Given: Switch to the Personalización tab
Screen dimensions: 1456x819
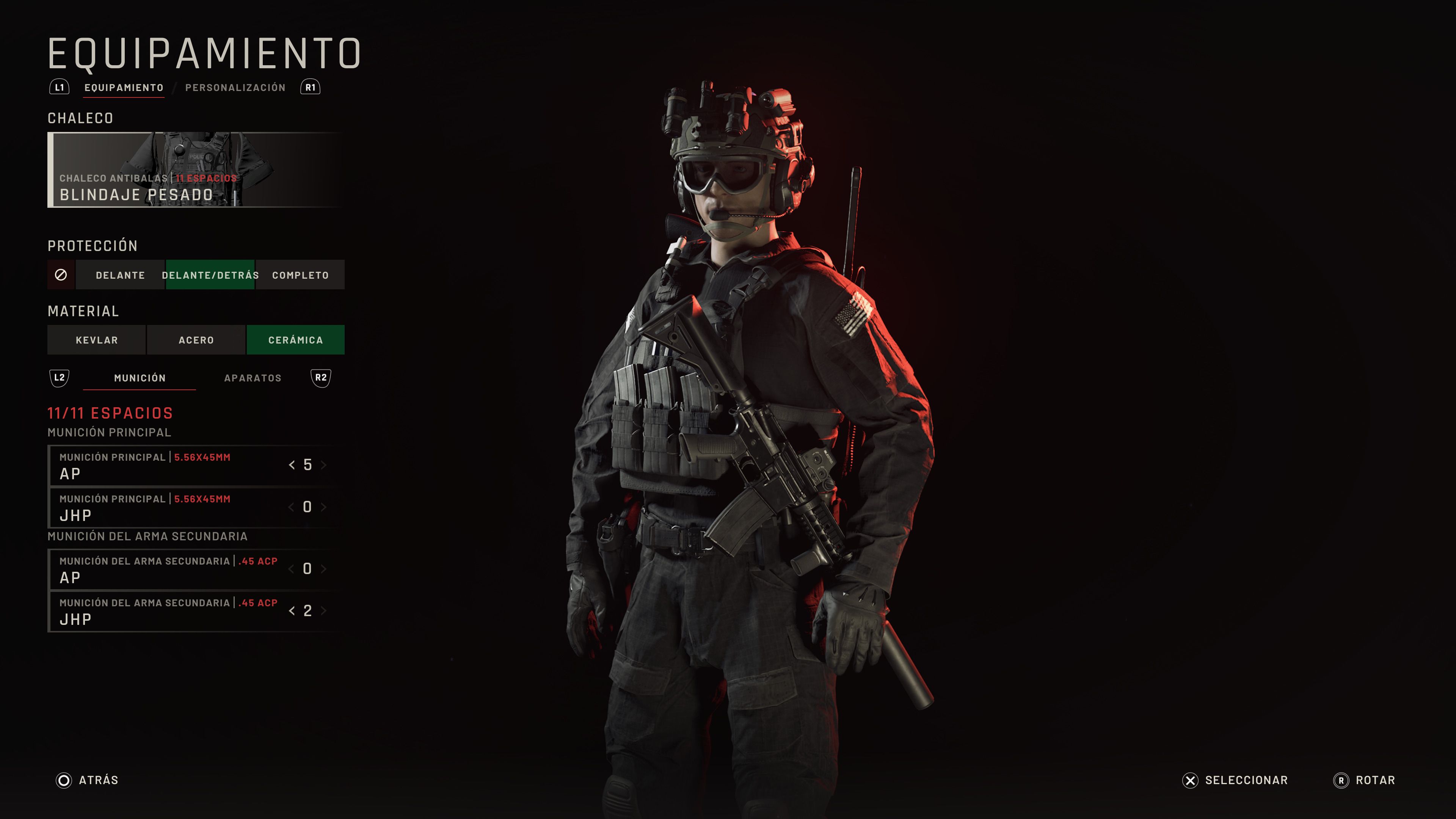Looking at the screenshot, I should coord(236,87).
